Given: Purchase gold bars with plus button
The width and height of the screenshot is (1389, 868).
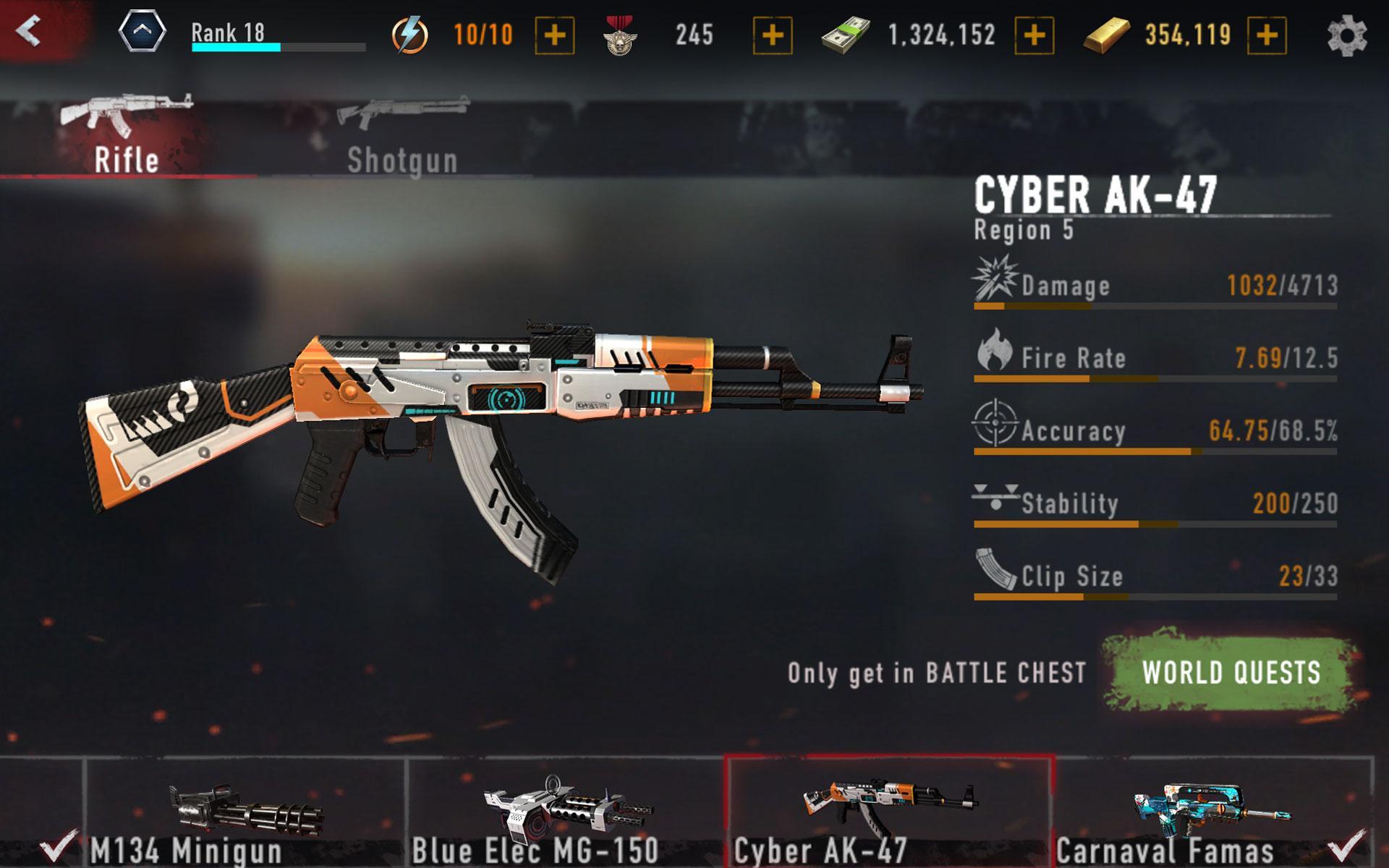Looking at the screenshot, I should pos(1267,35).
